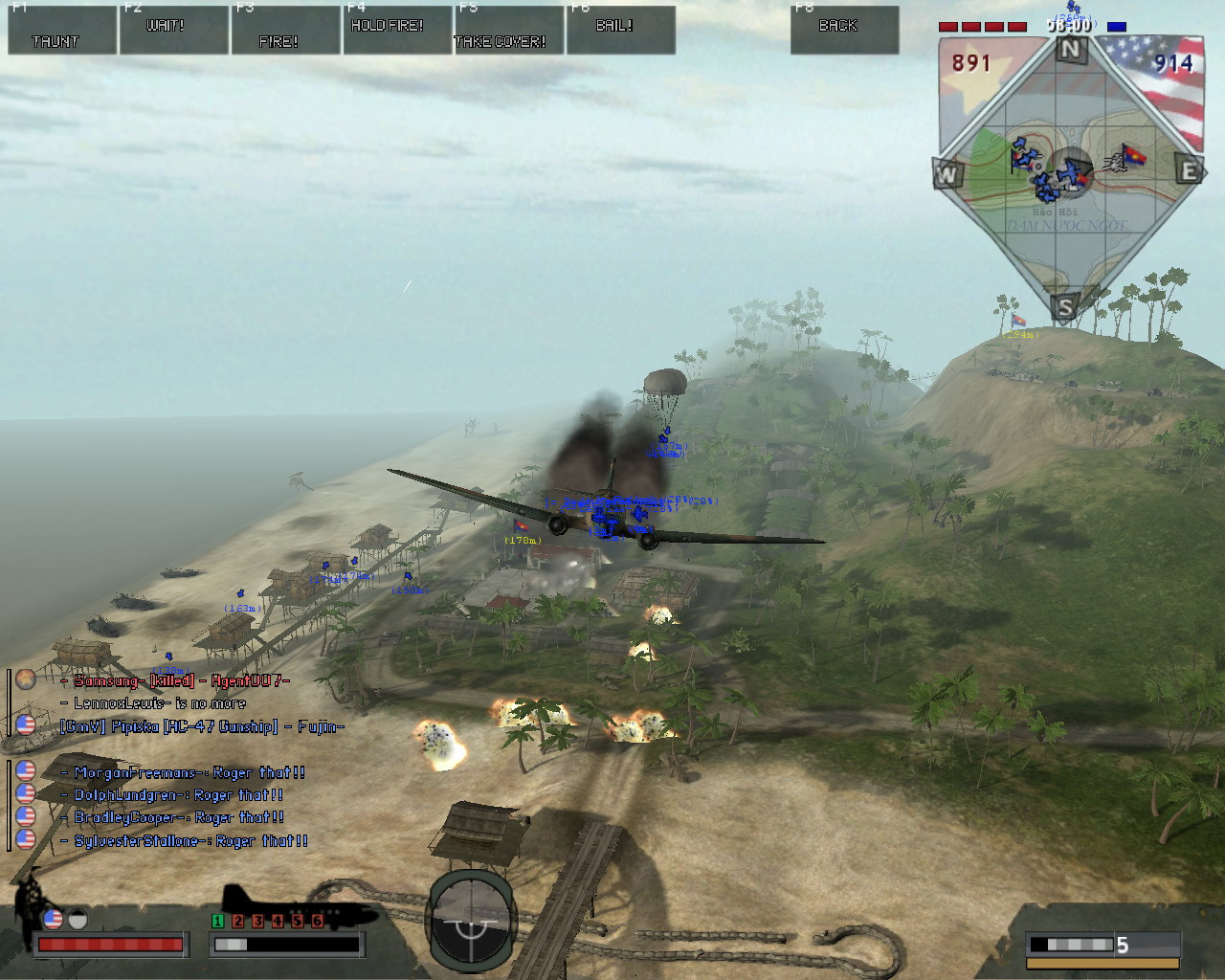Screen dimensions: 1225x980
Task: Issue the FIRE! radio command
Action: [x=286, y=30]
